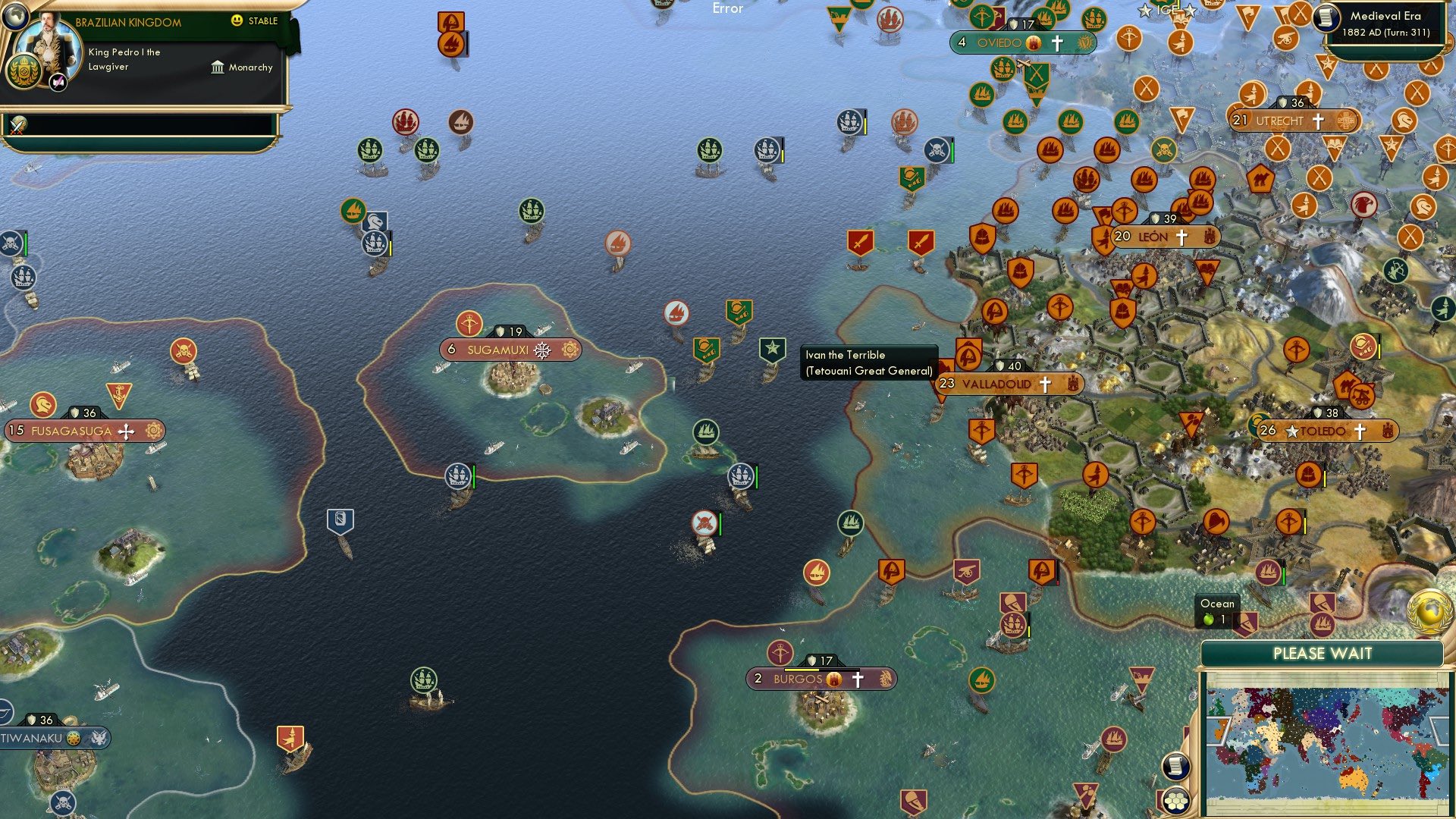Open the IGE in-game editor button
1456x819 pixels.
coord(1167,10)
